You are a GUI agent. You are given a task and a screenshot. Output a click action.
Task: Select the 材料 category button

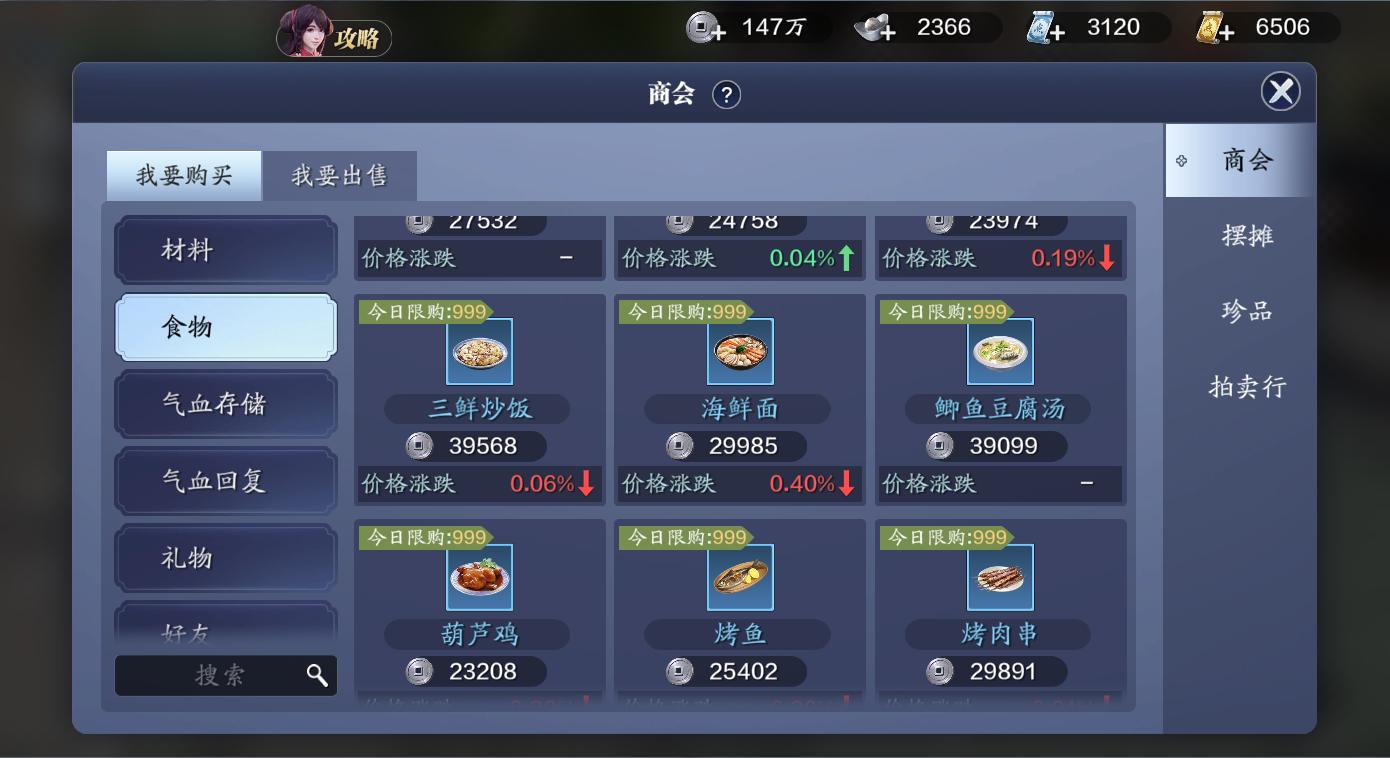(x=225, y=250)
